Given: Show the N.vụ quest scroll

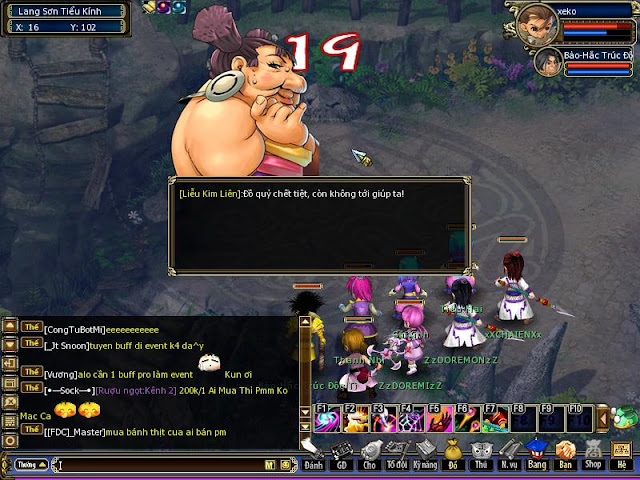Looking at the screenshot, I should [509, 453].
